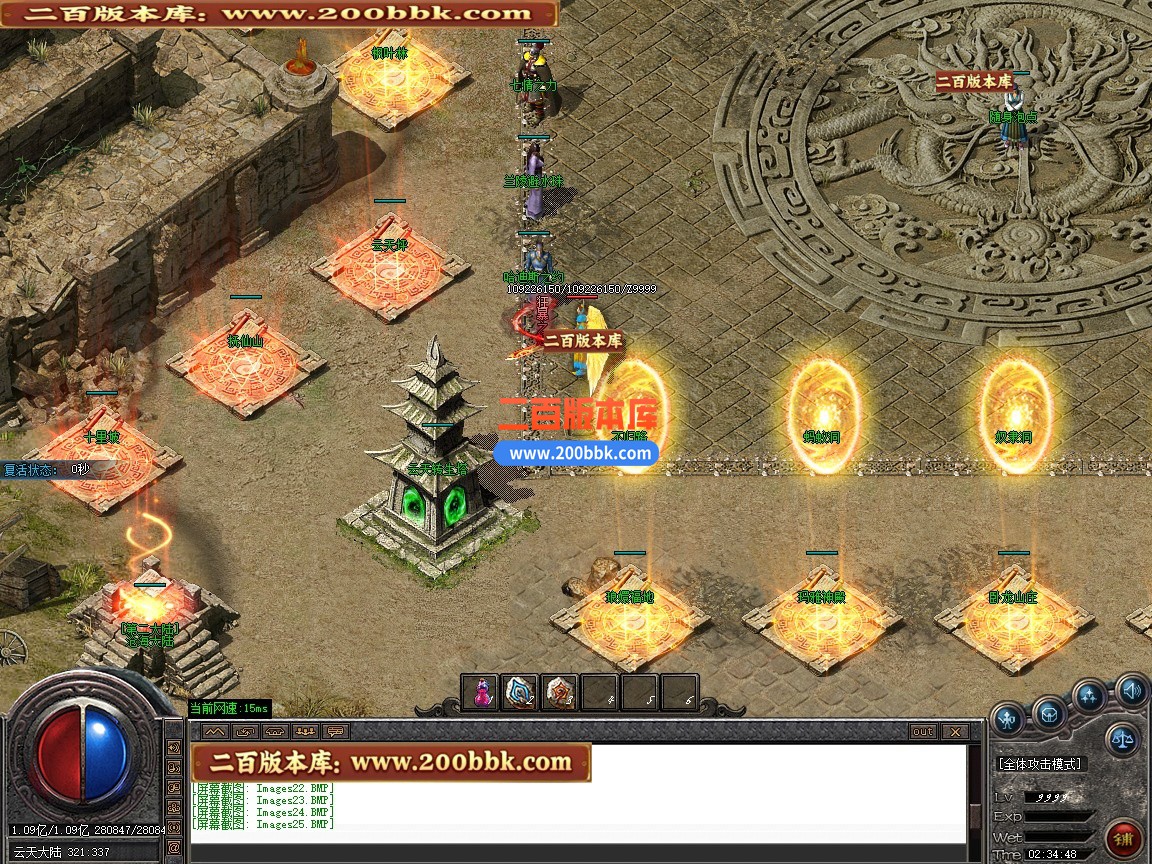Close with the X button beside 'out'
This screenshot has height=864, width=1152.
[x=954, y=731]
